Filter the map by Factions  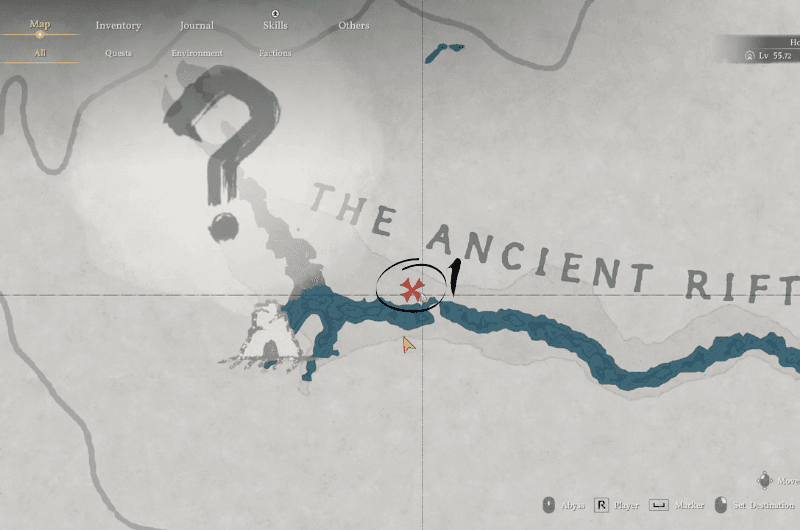click(x=275, y=53)
